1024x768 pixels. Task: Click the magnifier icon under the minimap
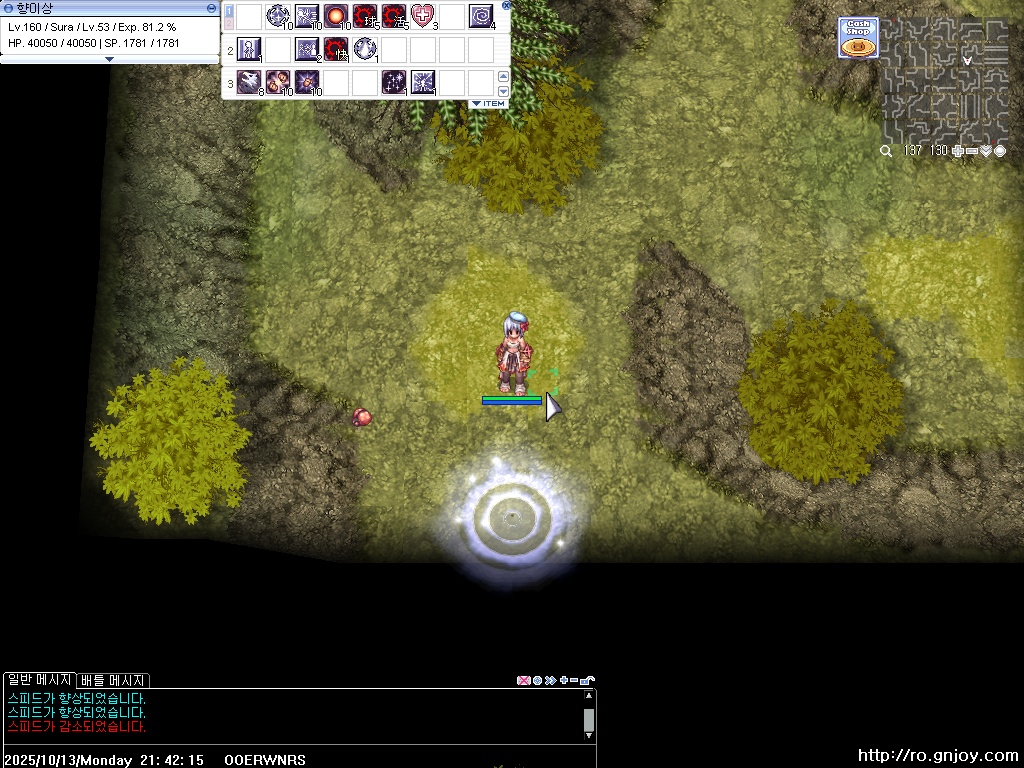tap(886, 151)
